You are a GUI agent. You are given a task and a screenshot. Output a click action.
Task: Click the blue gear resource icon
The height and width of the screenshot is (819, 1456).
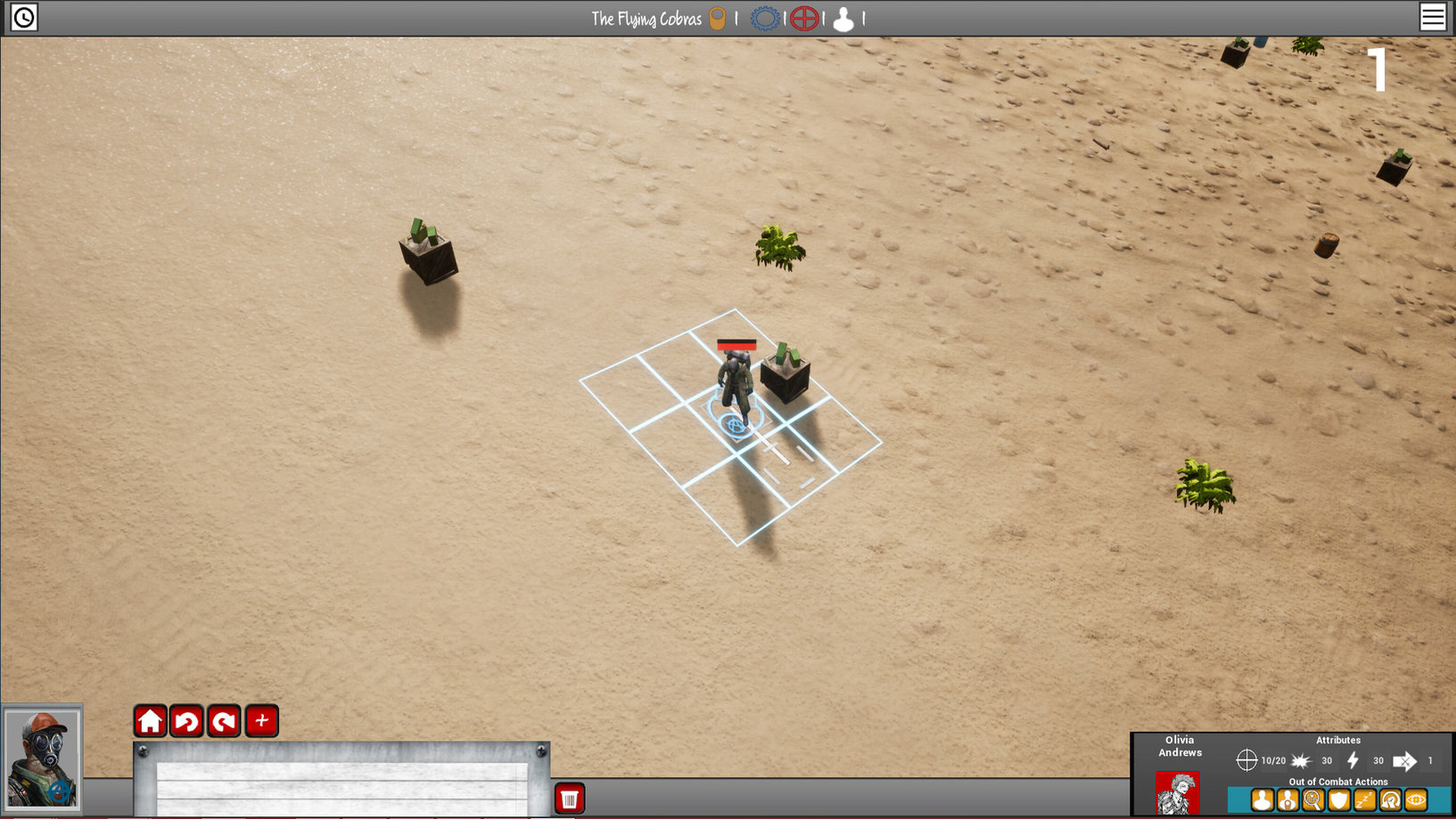[764, 19]
